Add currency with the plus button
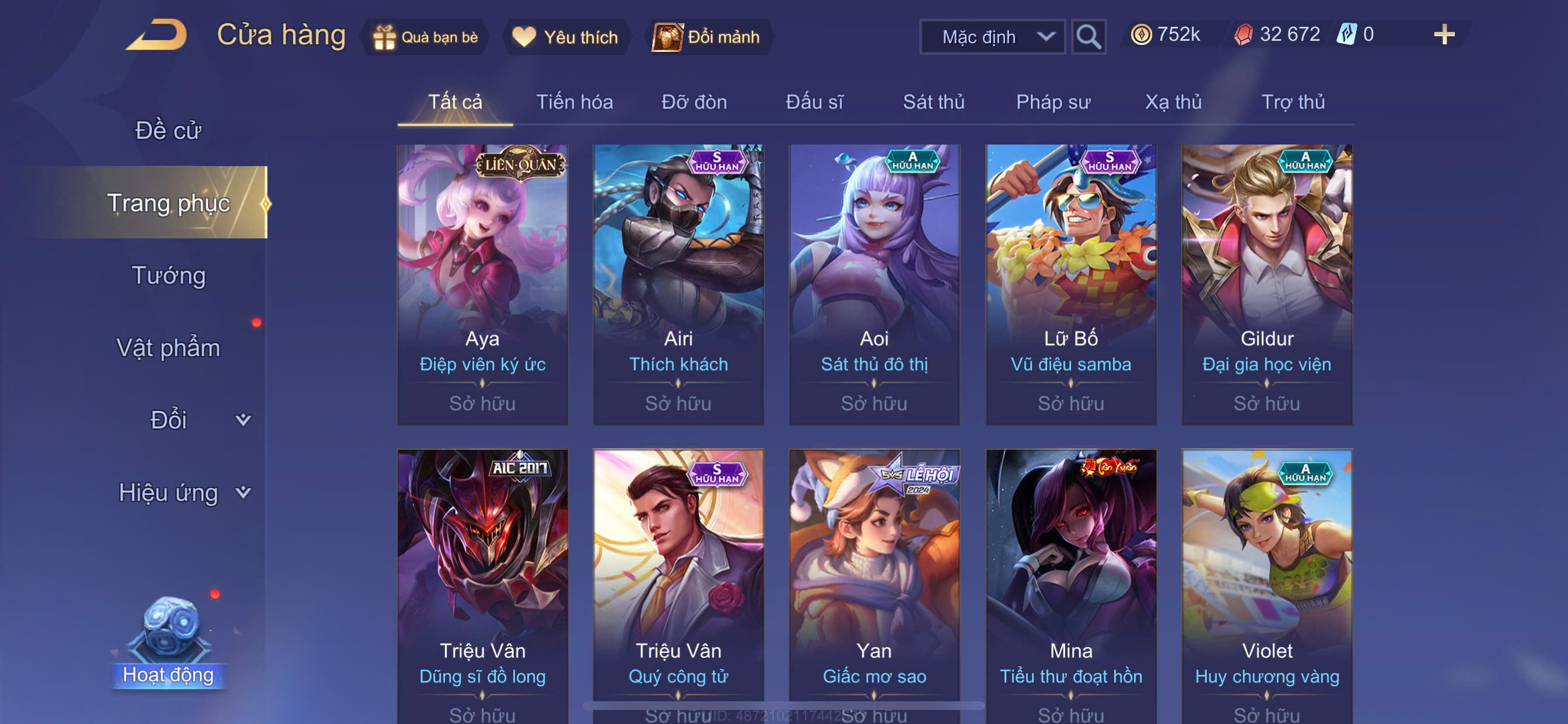Viewport: 1568px width, 724px height. click(1443, 34)
